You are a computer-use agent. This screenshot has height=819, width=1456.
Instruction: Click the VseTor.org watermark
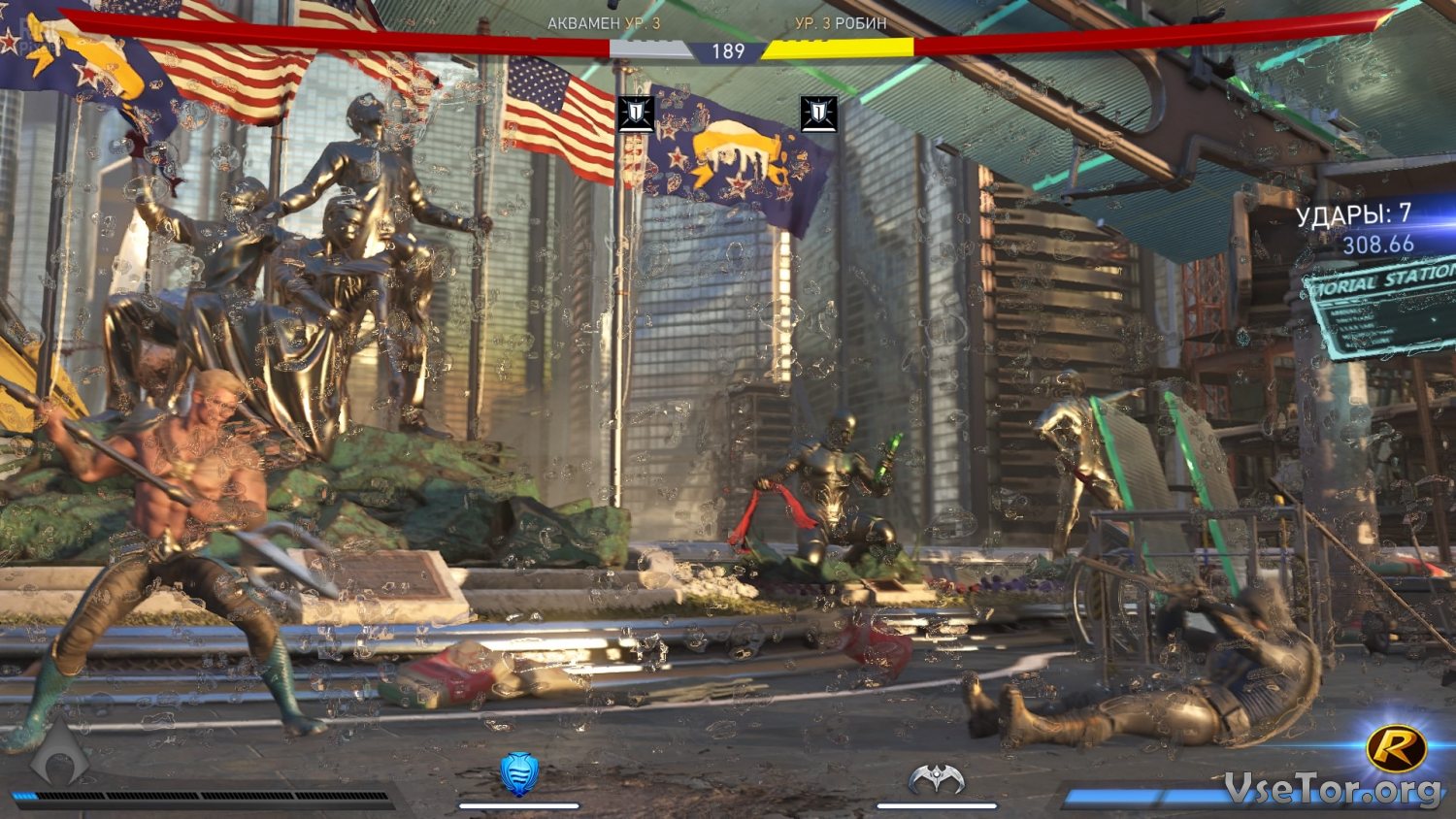(1333, 789)
